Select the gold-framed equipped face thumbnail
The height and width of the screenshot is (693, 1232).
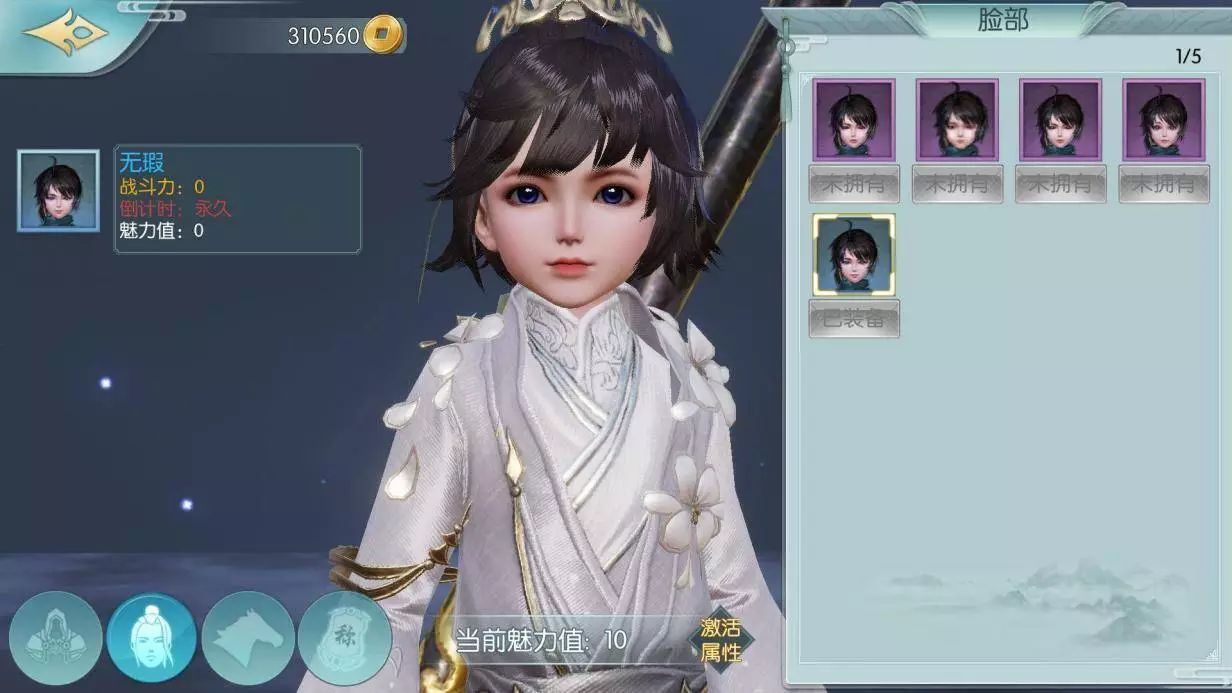click(x=854, y=255)
